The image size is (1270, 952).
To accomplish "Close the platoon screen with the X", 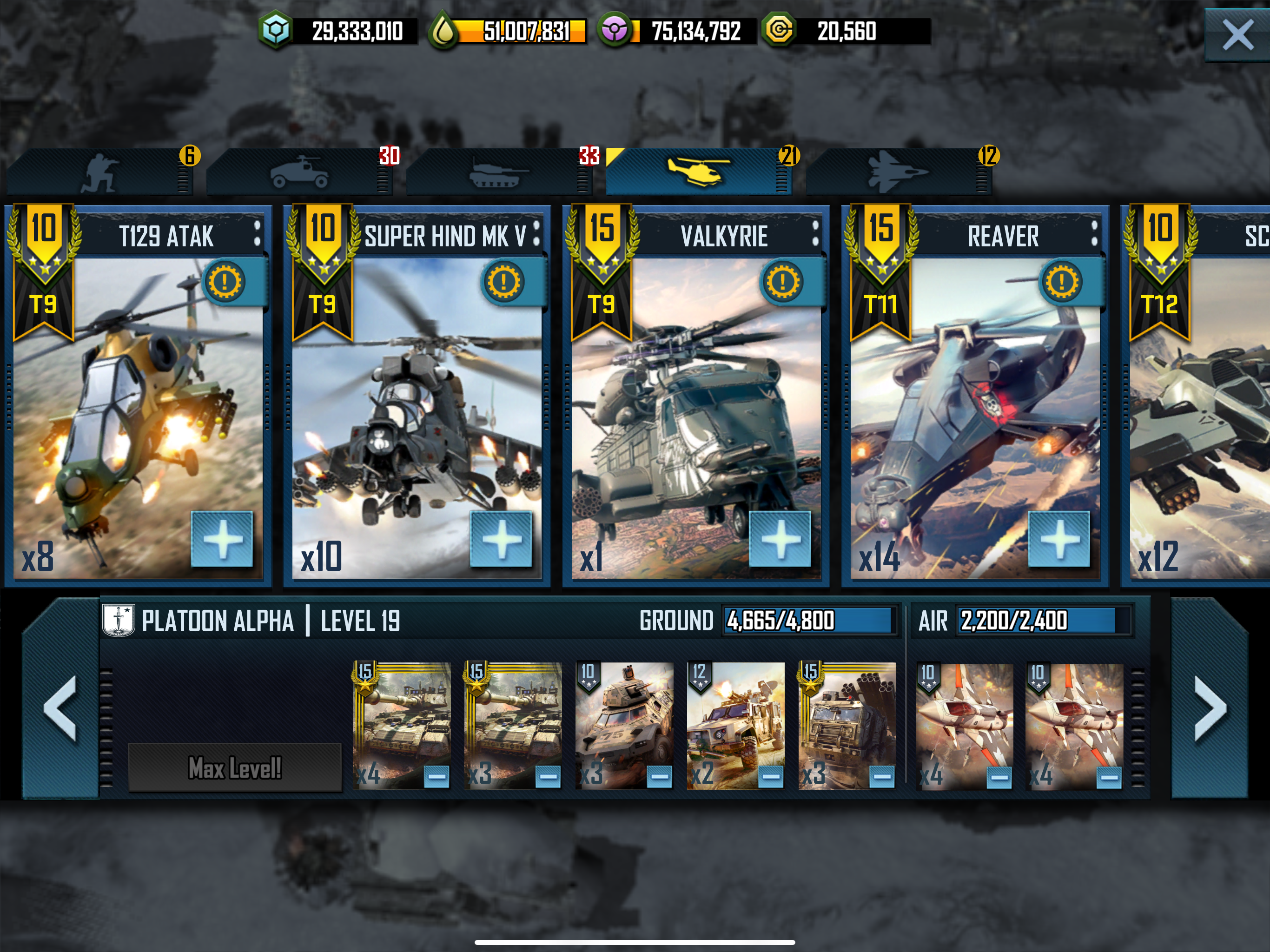I will (x=1237, y=35).
